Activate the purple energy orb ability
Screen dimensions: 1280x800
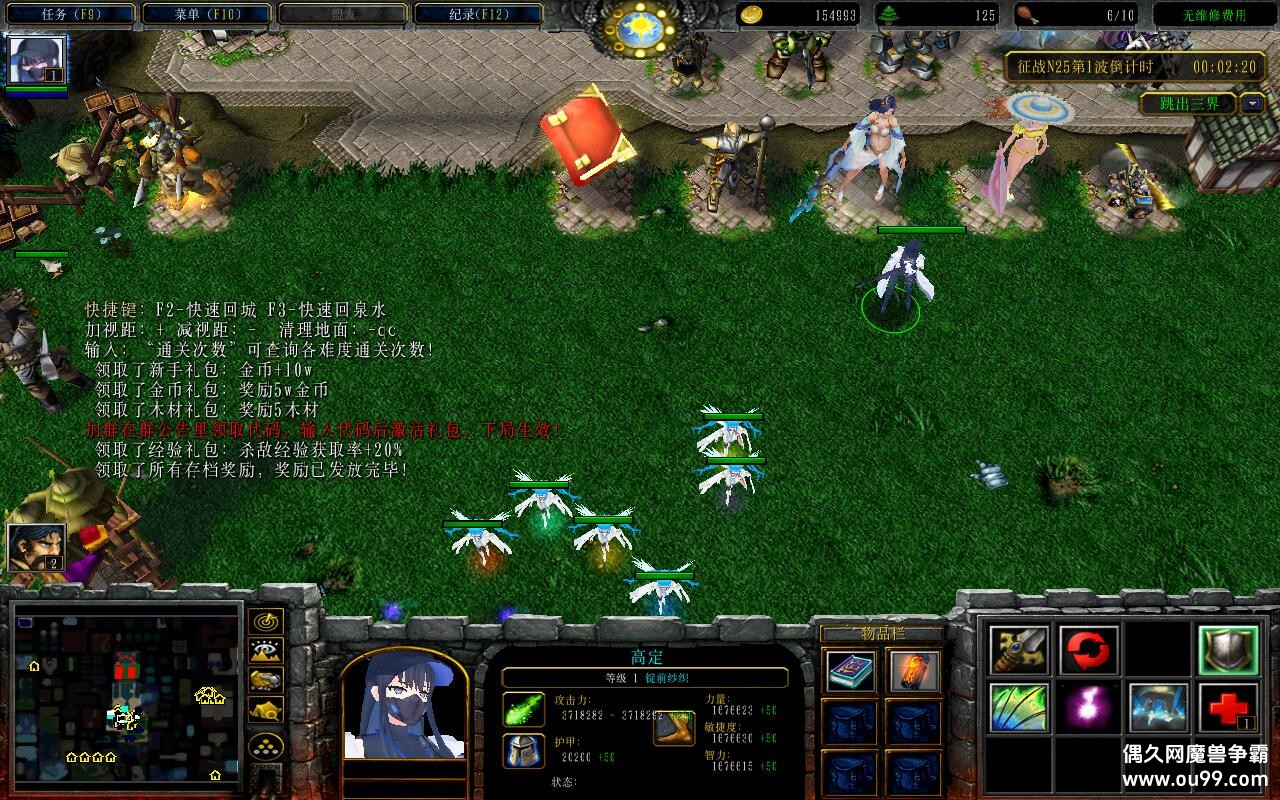click(x=1089, y=708)
